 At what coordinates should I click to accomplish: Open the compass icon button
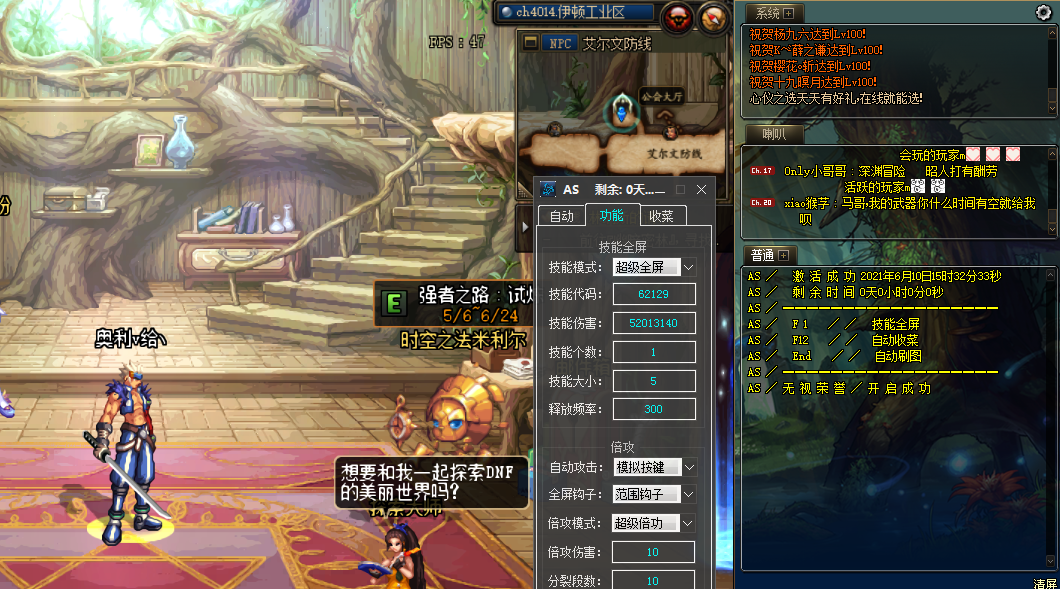[712, 16]
